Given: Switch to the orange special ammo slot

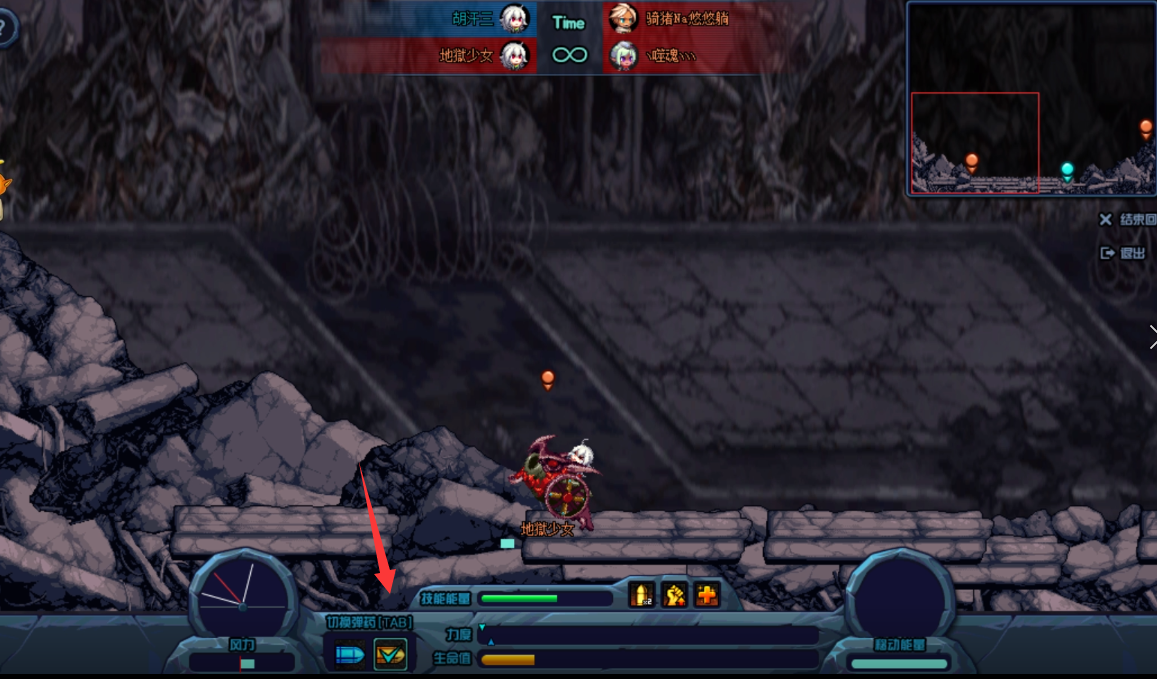Looking at the screenshot, I should pos(390,654).
